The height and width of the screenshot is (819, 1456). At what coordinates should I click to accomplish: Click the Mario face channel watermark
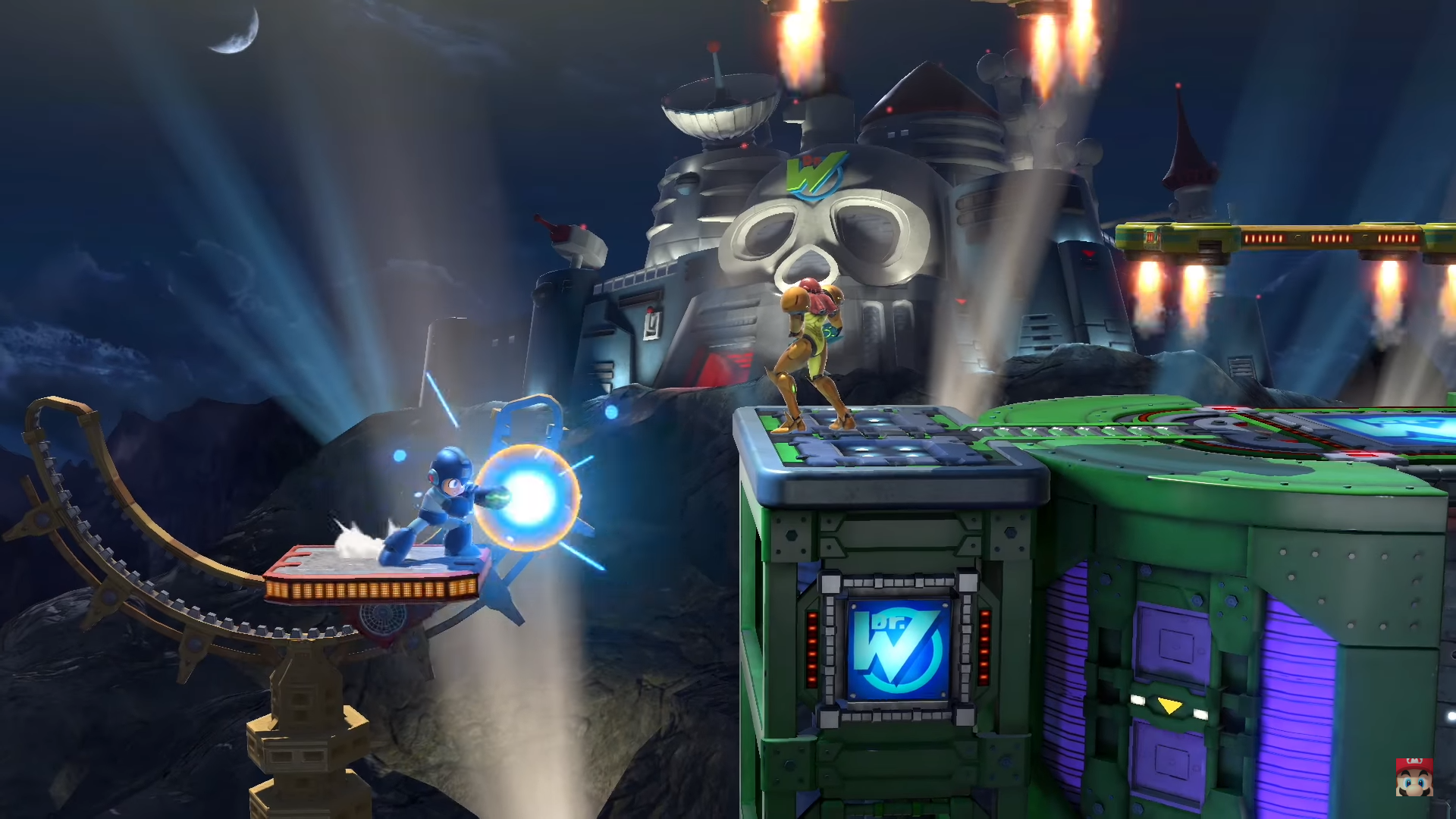[x=1414, y=777]
